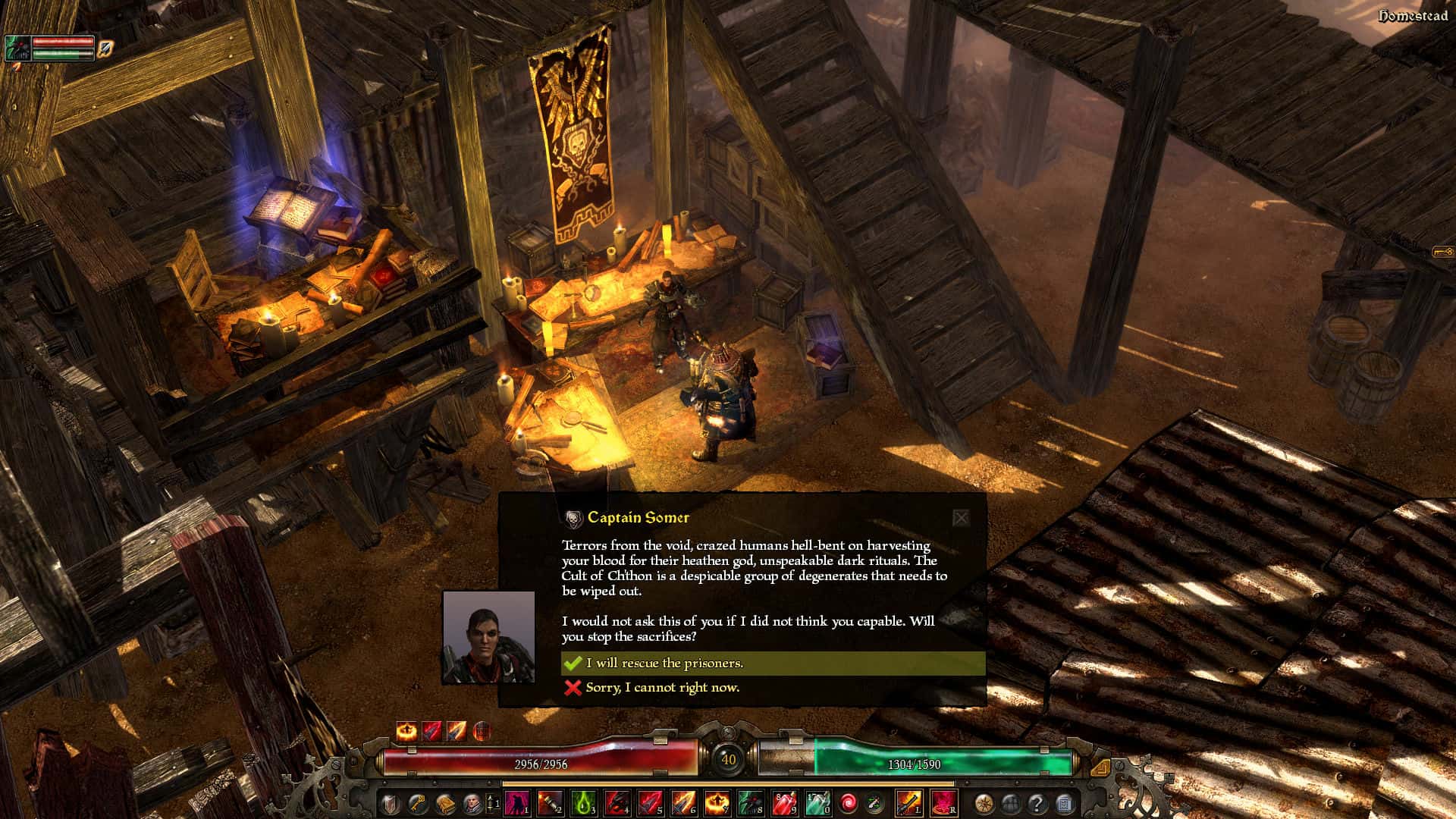
Task: Click the question mark help icon
Action: [x=1036, y=802]
